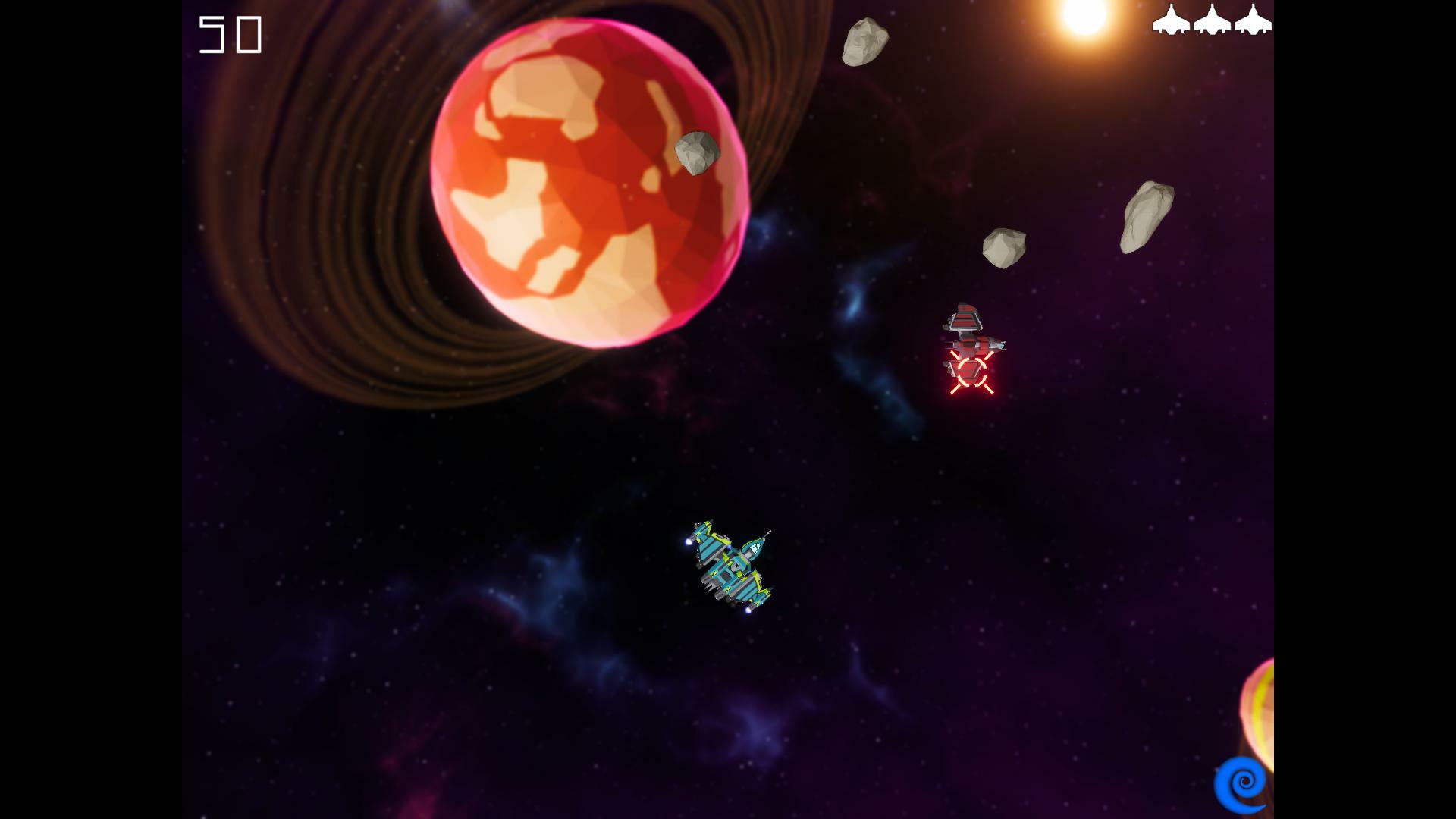Toggle the lives display in HUD corner

click(1213, 21)
